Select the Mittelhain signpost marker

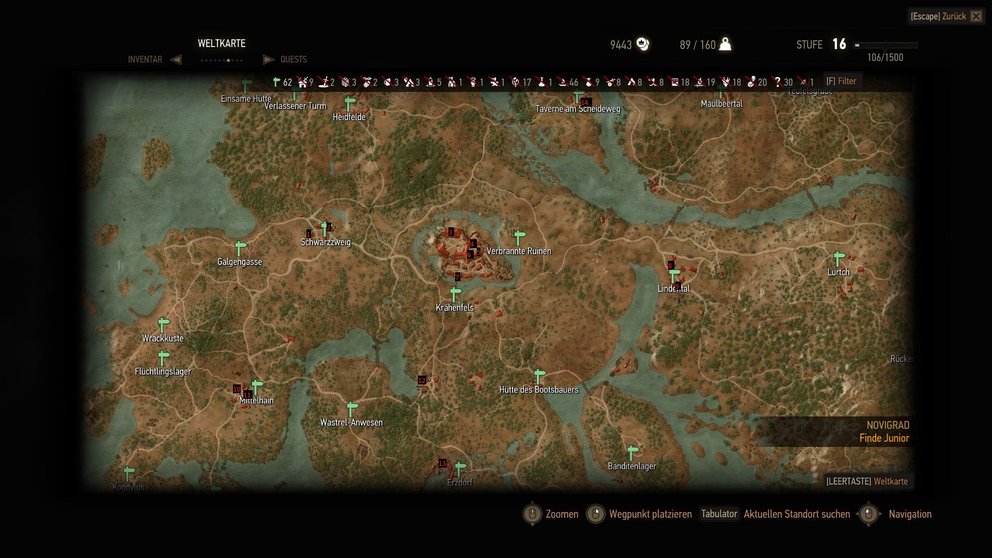click(257, 387)
